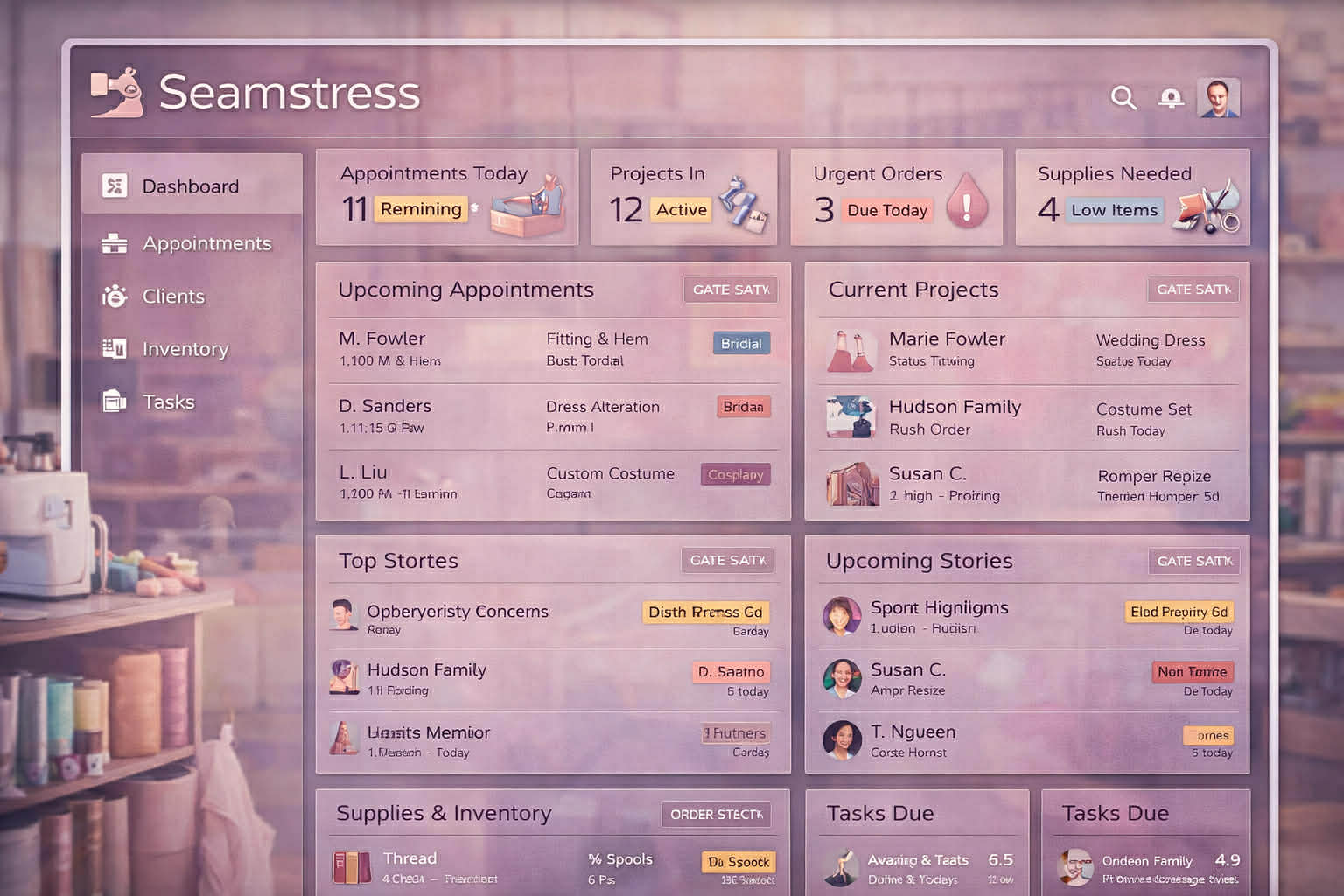This screenshot has height=896, width=1344.
Task: Expand the Current Projects list
Action: tap(1193, 290)
